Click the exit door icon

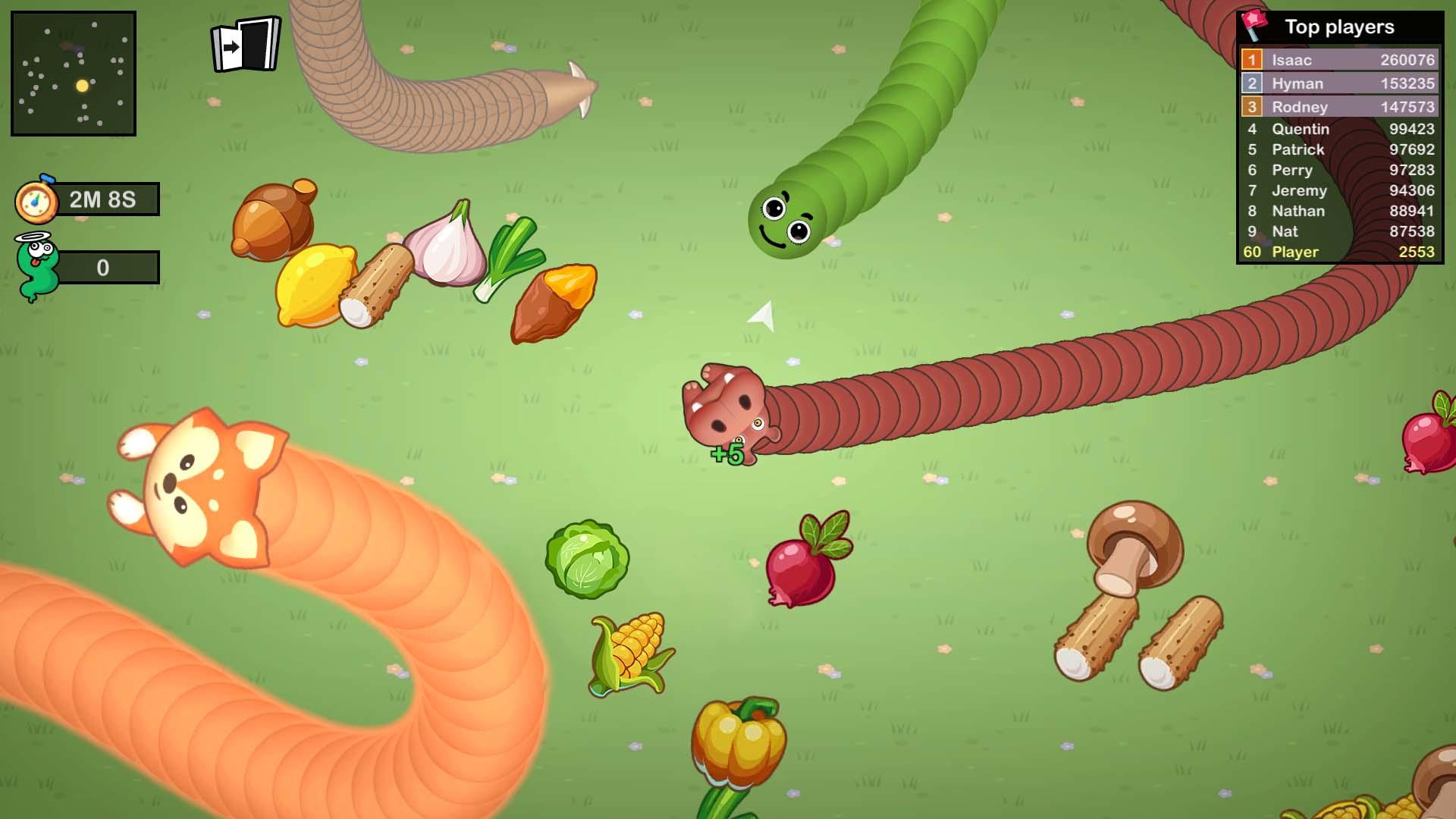(x=244, y=45)
